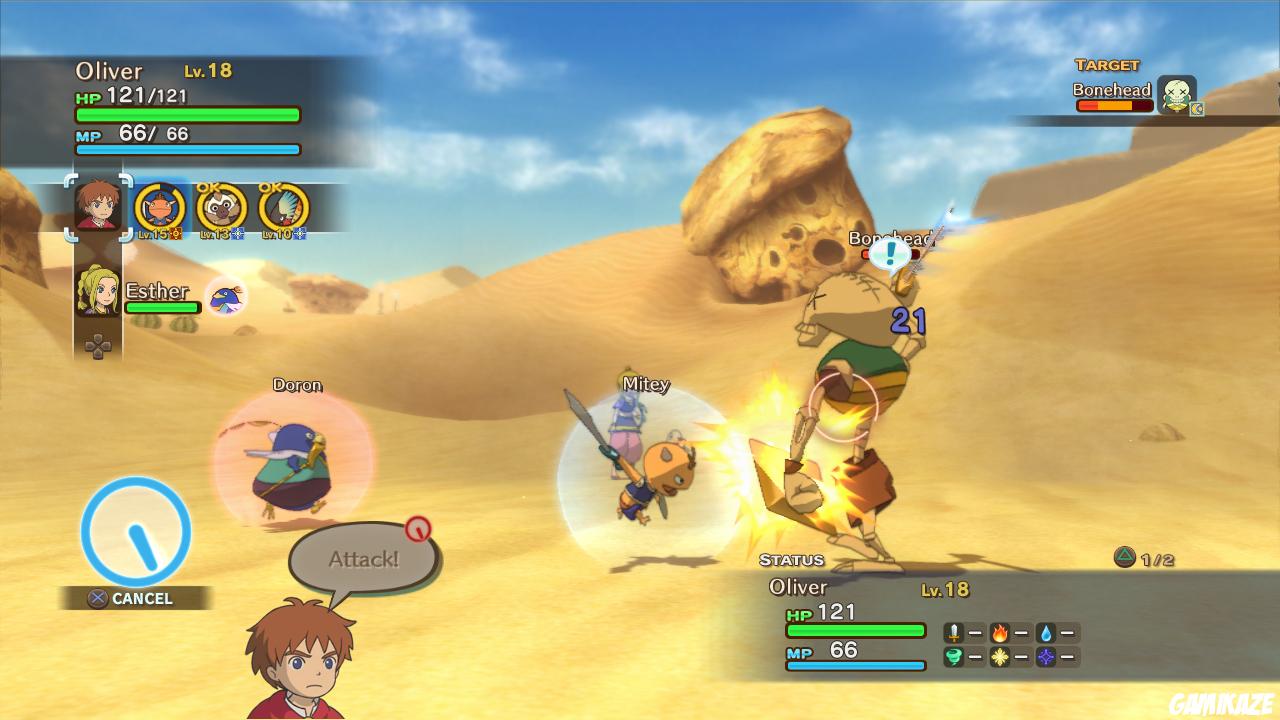Open Oliver's portrait selection frame
The width and height of the screenshot is (1280, 720).
click(x=97, y=210)
